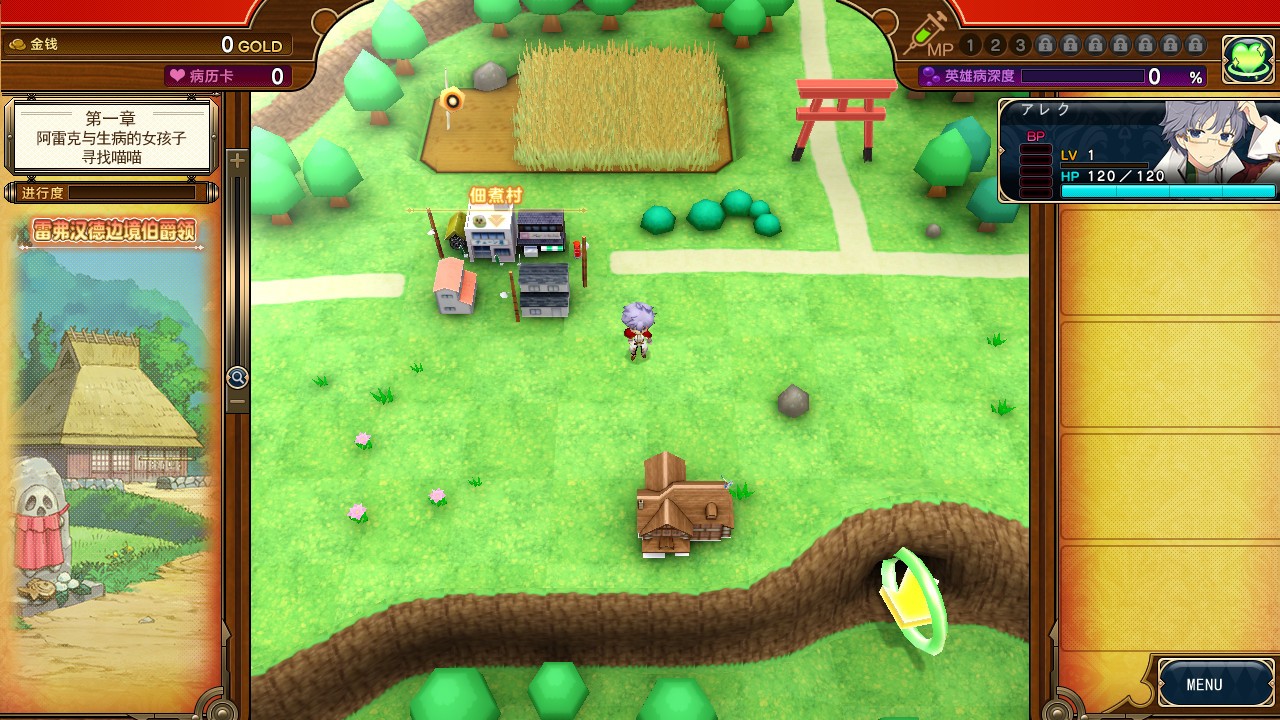The width and height of the screenshot is (1280, 720).
Task: Open the 第一章 chapter objective panel
Action: coord(111,137)
